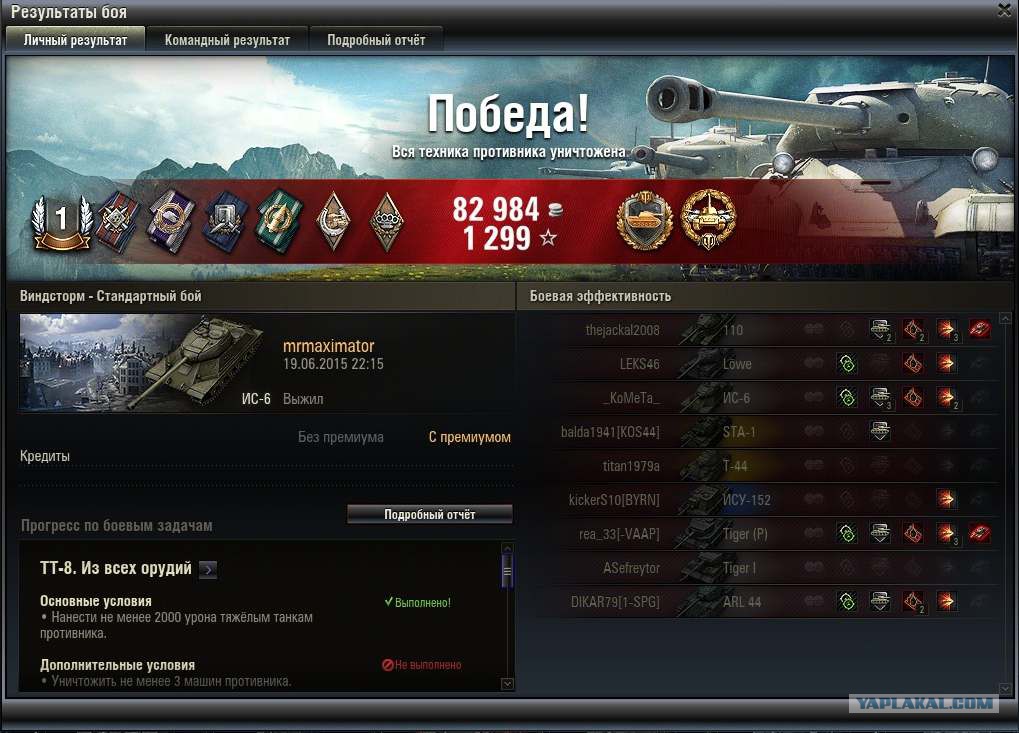Open the mrmaximator ИС-6 tank thumbnail
The height and width of the screenshot is (733, 1019).
(x=140, y=363)
